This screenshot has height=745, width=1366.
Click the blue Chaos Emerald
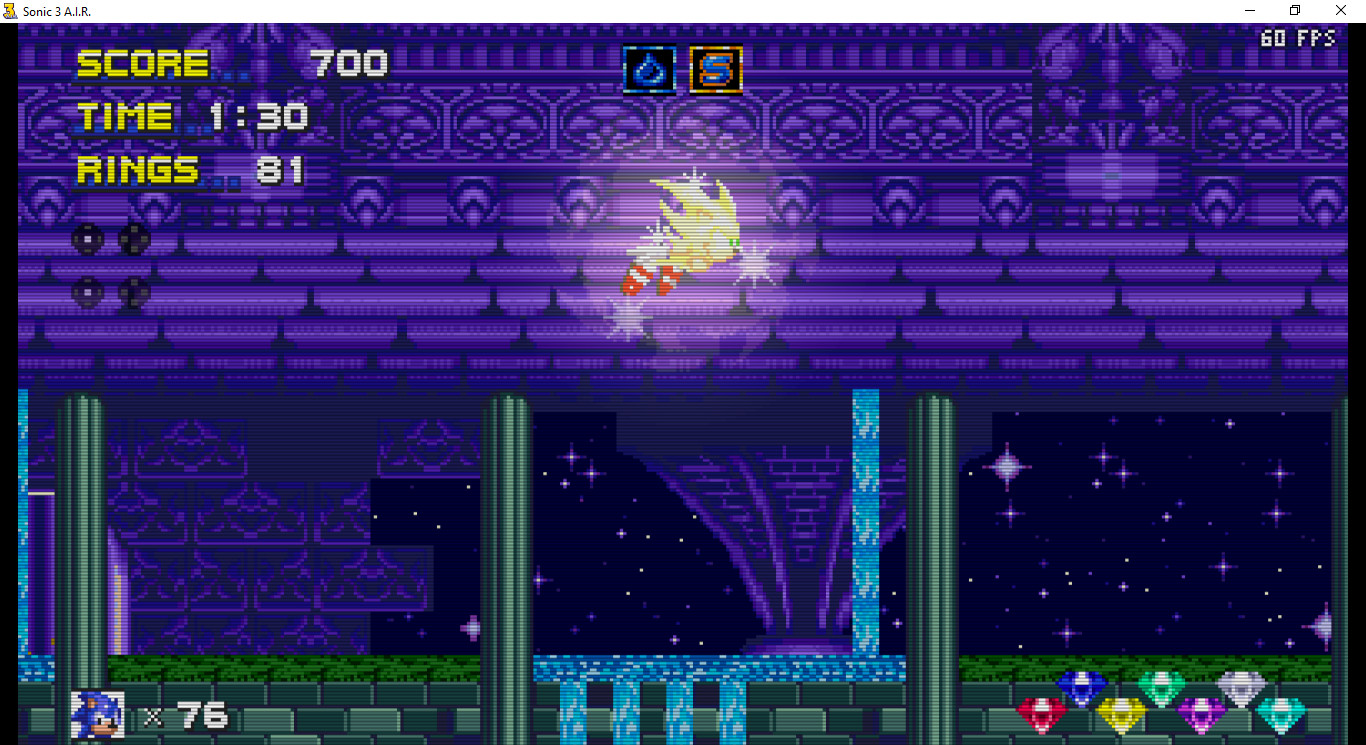[x=1082, y=685]
